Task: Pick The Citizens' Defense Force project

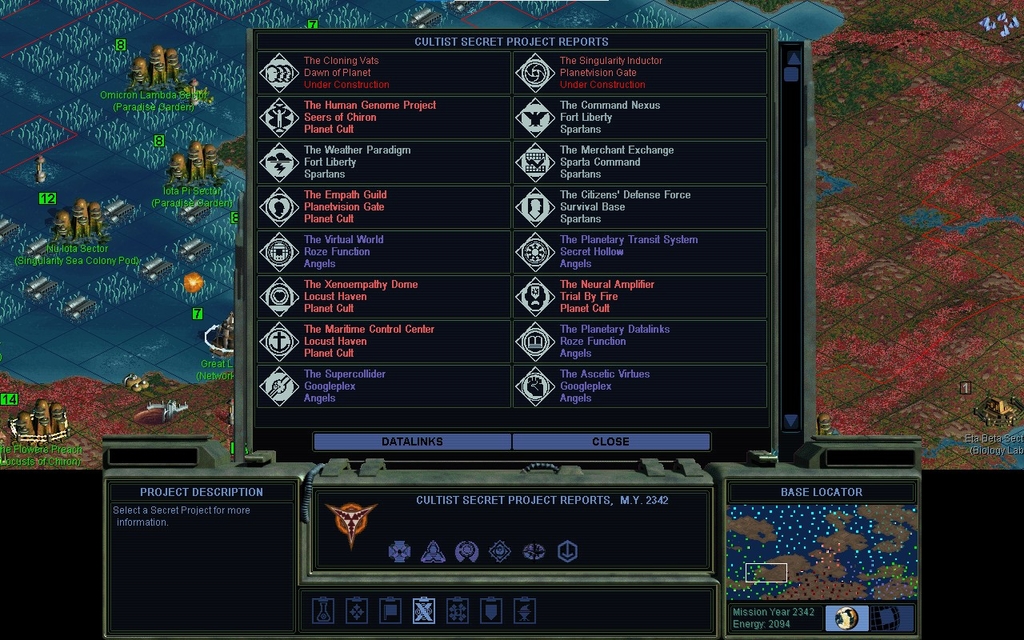Action: tap(640, 207)
